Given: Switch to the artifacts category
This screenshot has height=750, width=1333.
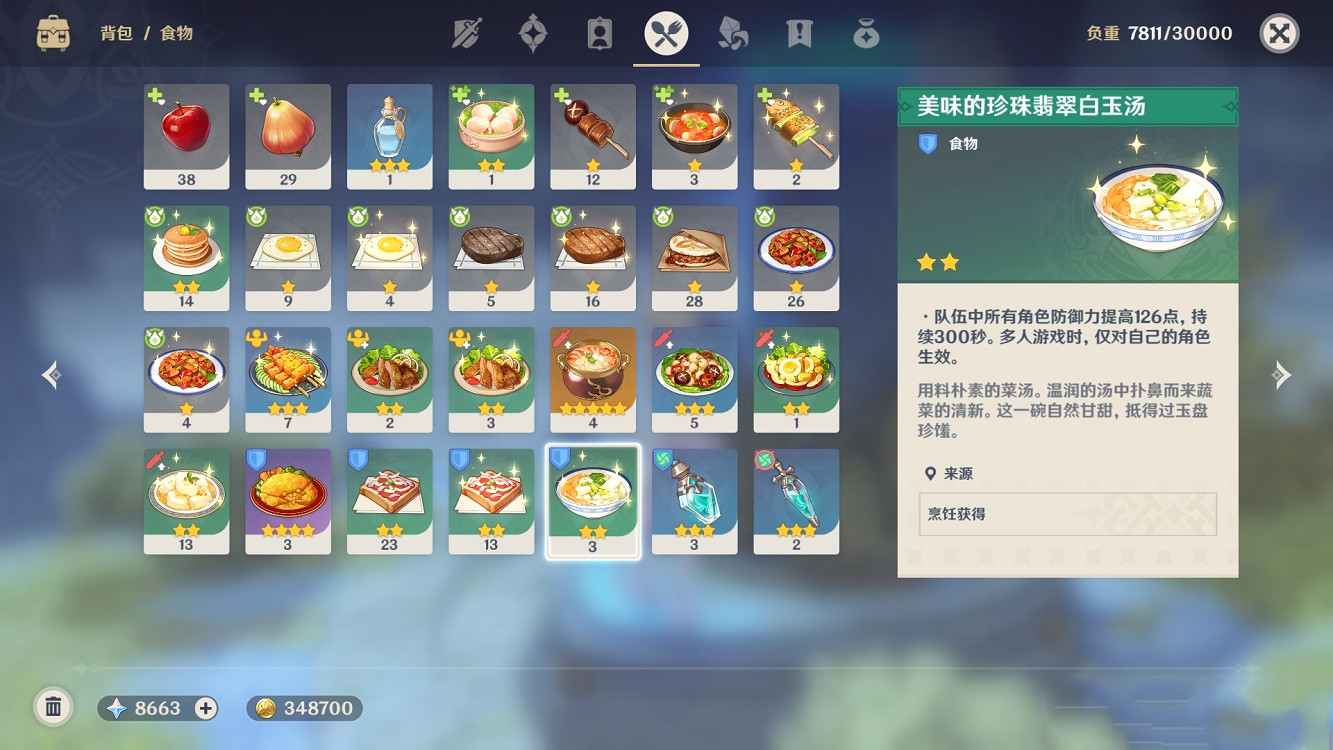Looking at the screenshot, I should click(x=532, y=32).
